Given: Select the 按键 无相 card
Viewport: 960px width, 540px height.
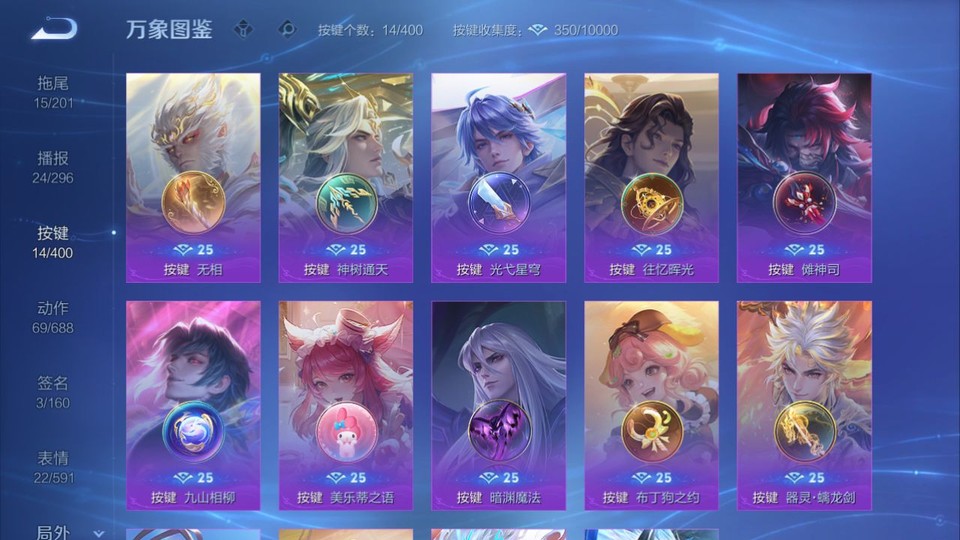Looking at the screenshot, I should pos(193,177).
